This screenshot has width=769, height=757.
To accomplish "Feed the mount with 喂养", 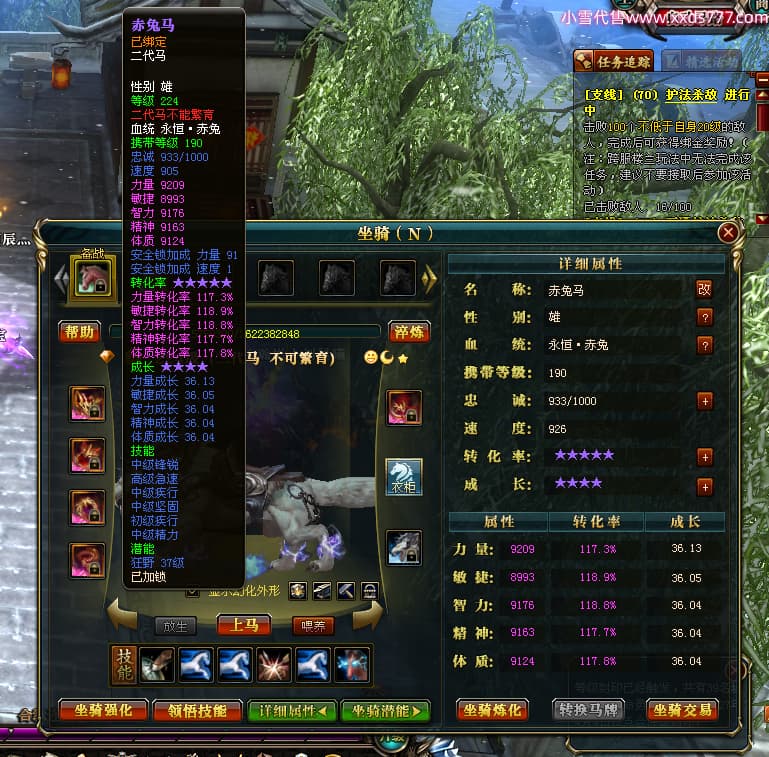I will coord(312,625).
